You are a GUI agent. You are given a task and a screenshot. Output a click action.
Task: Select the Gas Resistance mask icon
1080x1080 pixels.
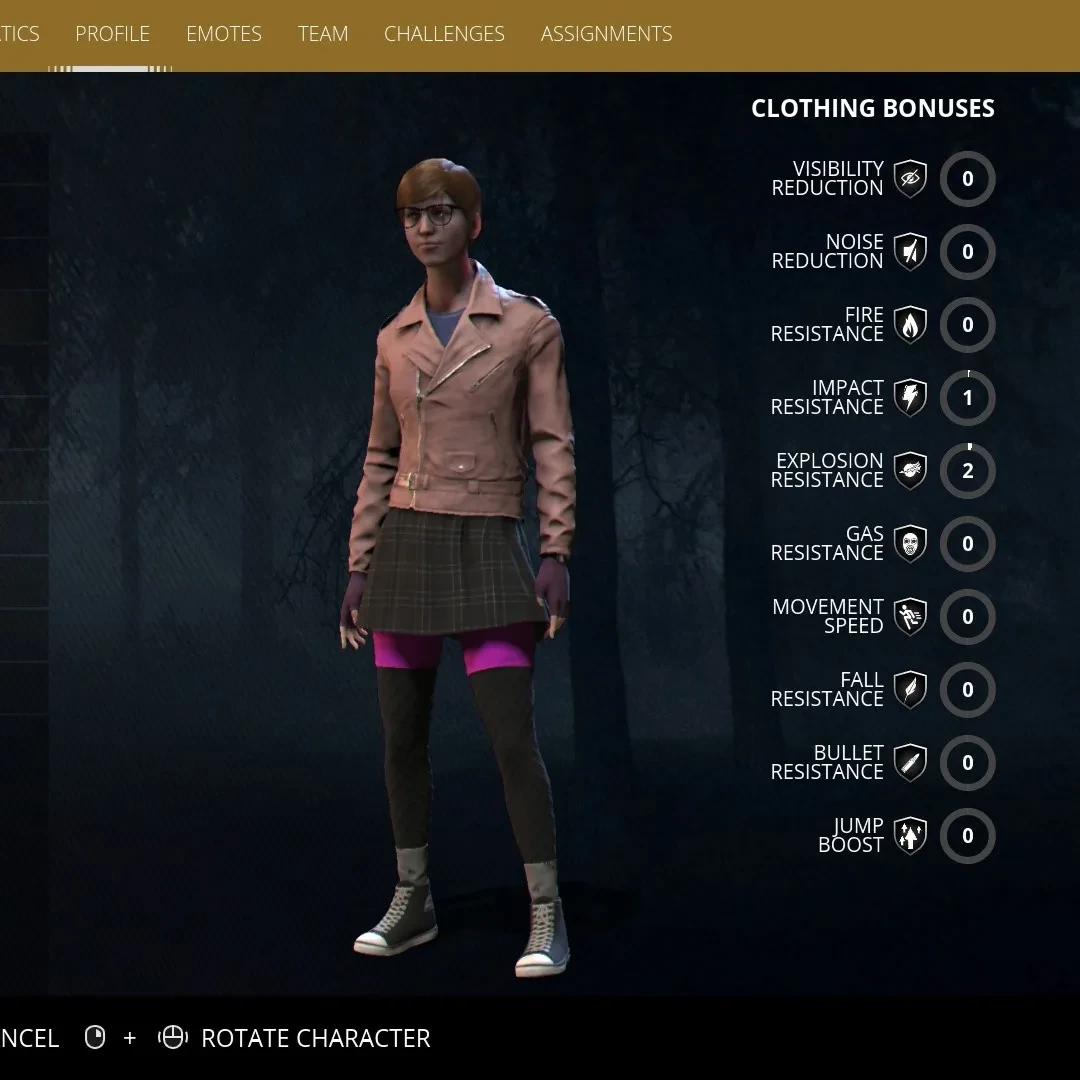pos(910,544)
